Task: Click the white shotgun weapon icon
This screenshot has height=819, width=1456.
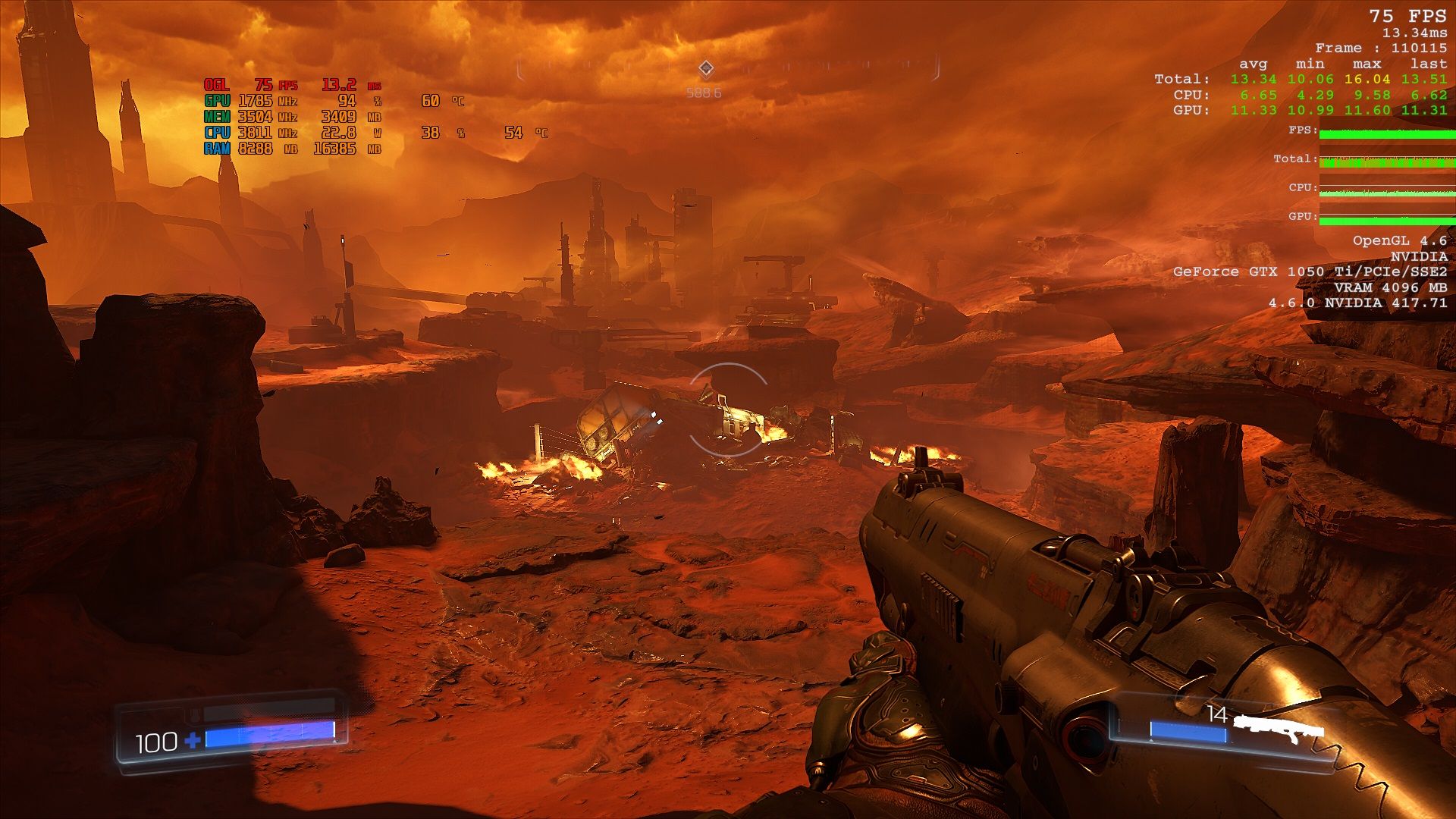Action: click(x=1279, y=726)
